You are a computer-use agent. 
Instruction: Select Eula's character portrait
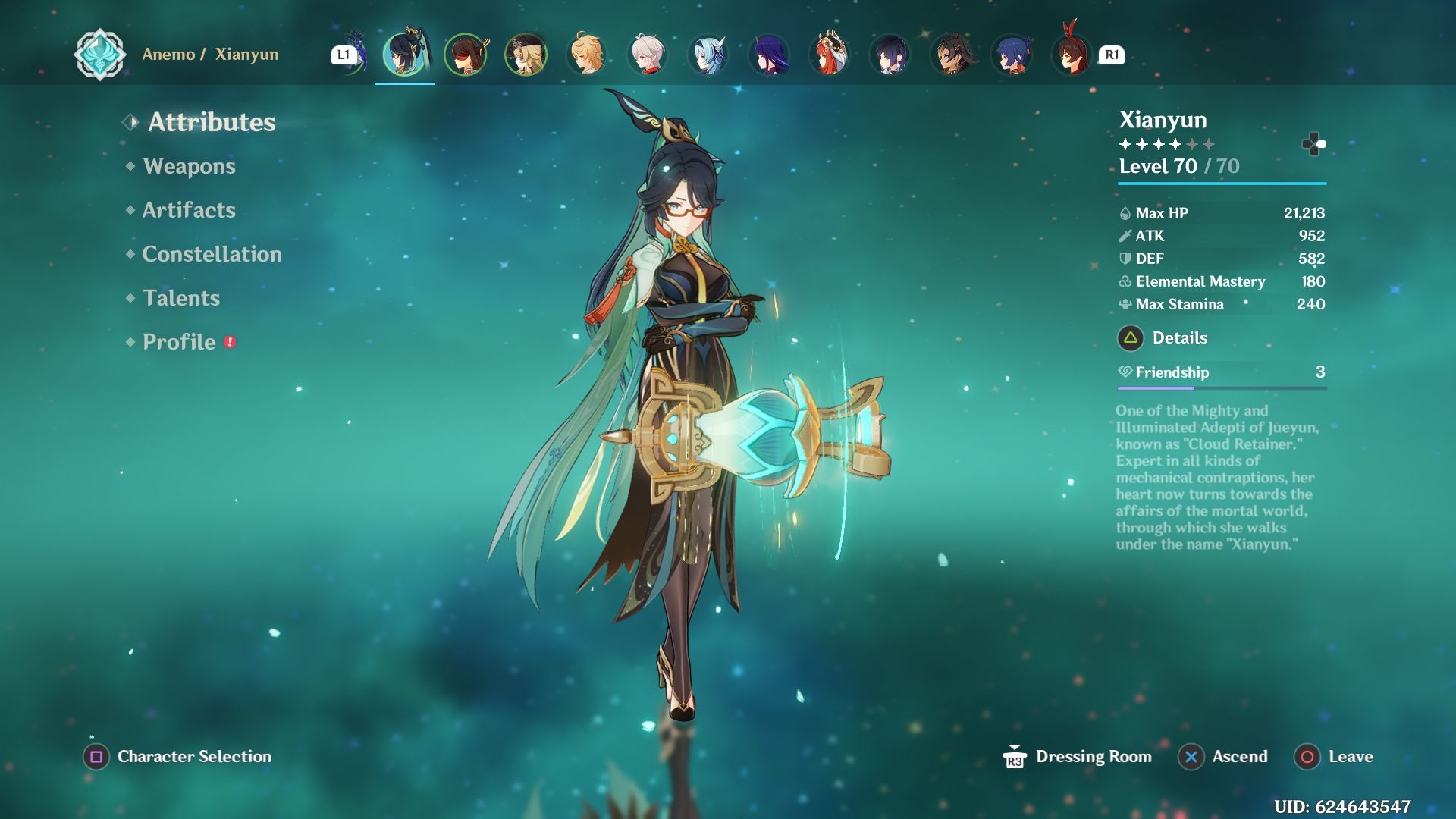coord(708,55)
